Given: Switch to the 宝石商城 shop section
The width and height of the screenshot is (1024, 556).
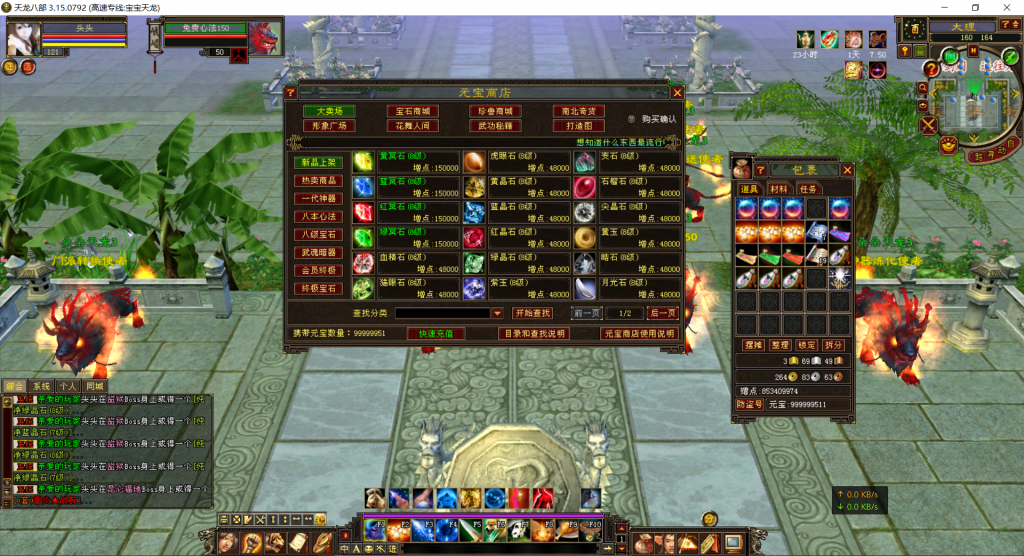Looking at the screenshot, I should tap(412, 111).
